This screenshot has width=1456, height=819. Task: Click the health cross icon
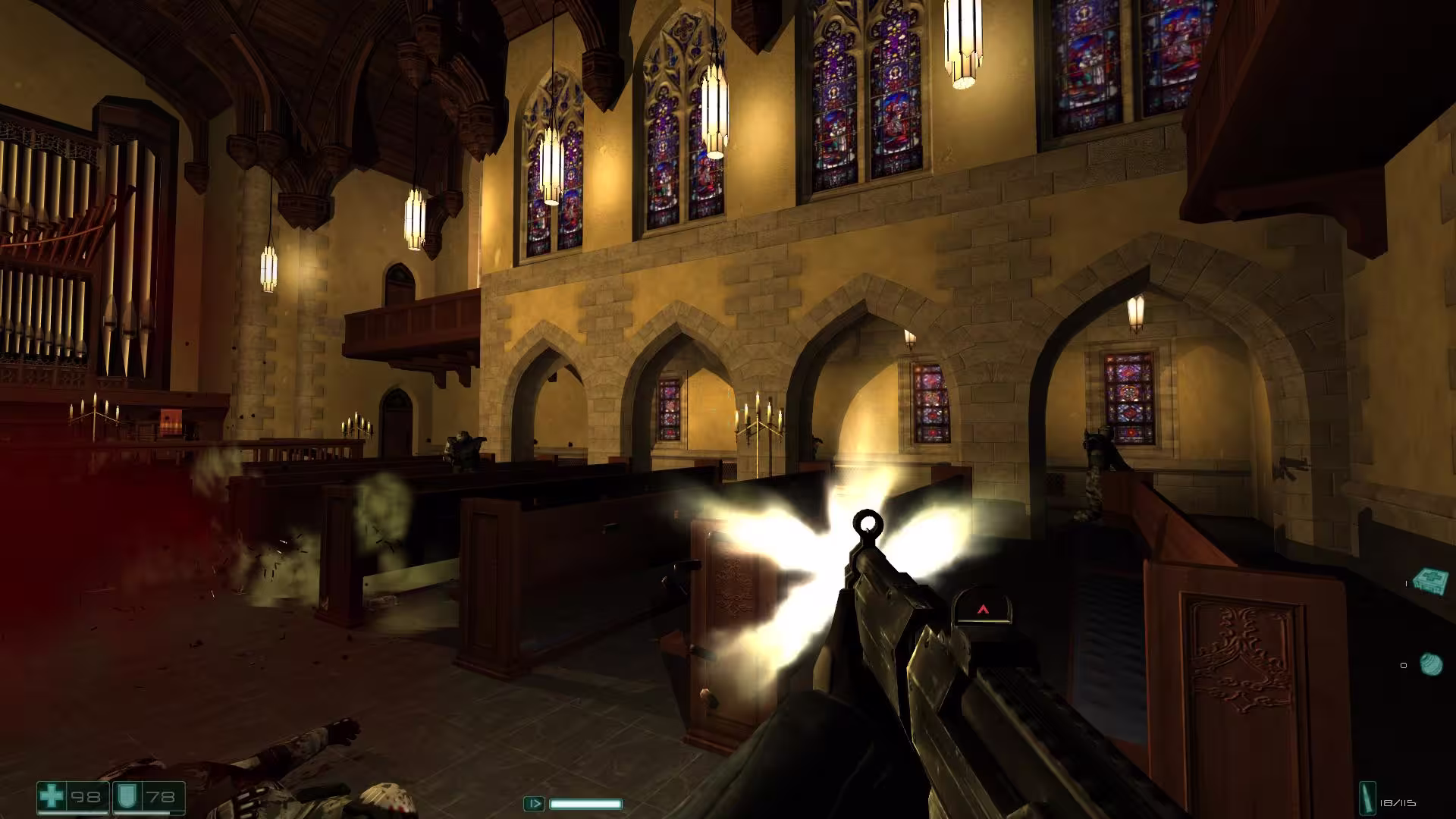coord(52,797)
